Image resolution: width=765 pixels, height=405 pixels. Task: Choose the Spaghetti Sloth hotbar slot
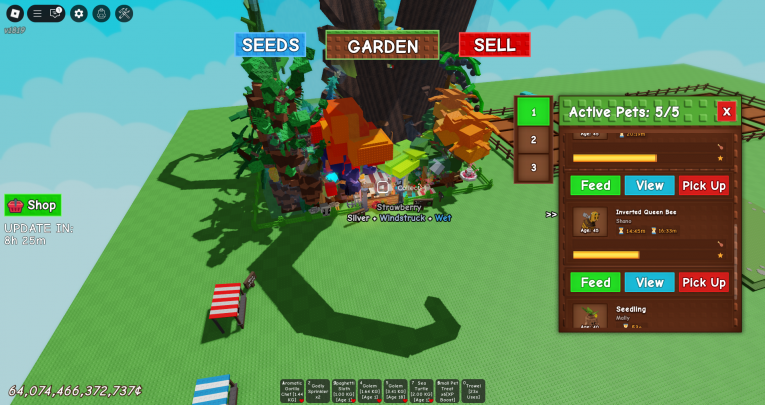click(x=344, y=391)
